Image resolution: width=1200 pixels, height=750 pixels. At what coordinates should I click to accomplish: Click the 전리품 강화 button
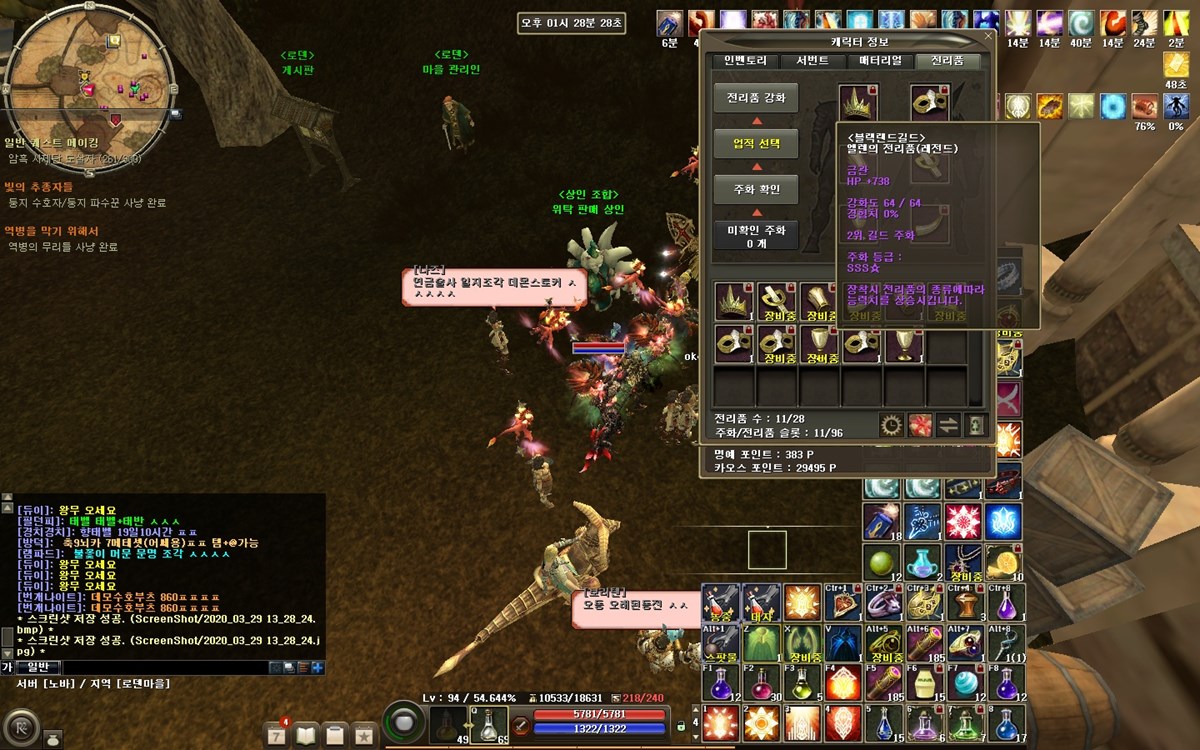click(756, 98)
